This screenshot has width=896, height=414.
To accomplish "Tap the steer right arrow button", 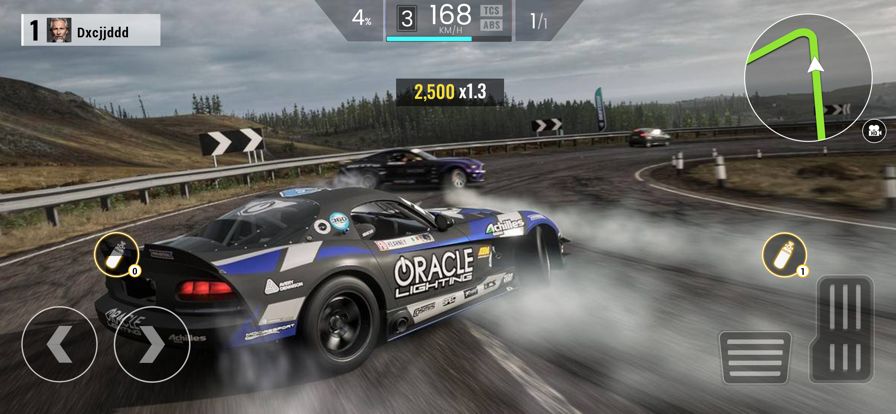I will (151, 344).
